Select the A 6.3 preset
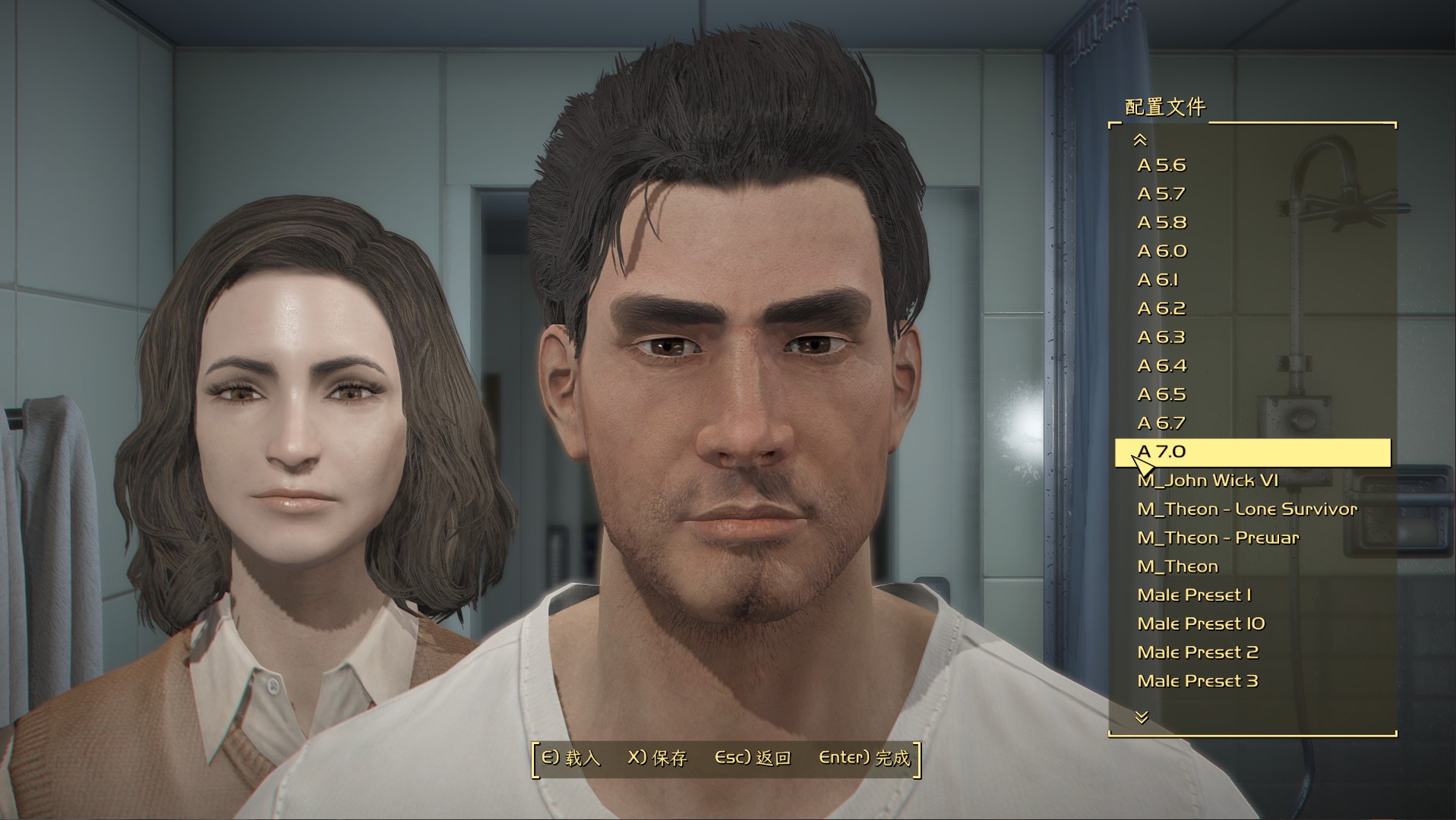 tap(1161, 338)
